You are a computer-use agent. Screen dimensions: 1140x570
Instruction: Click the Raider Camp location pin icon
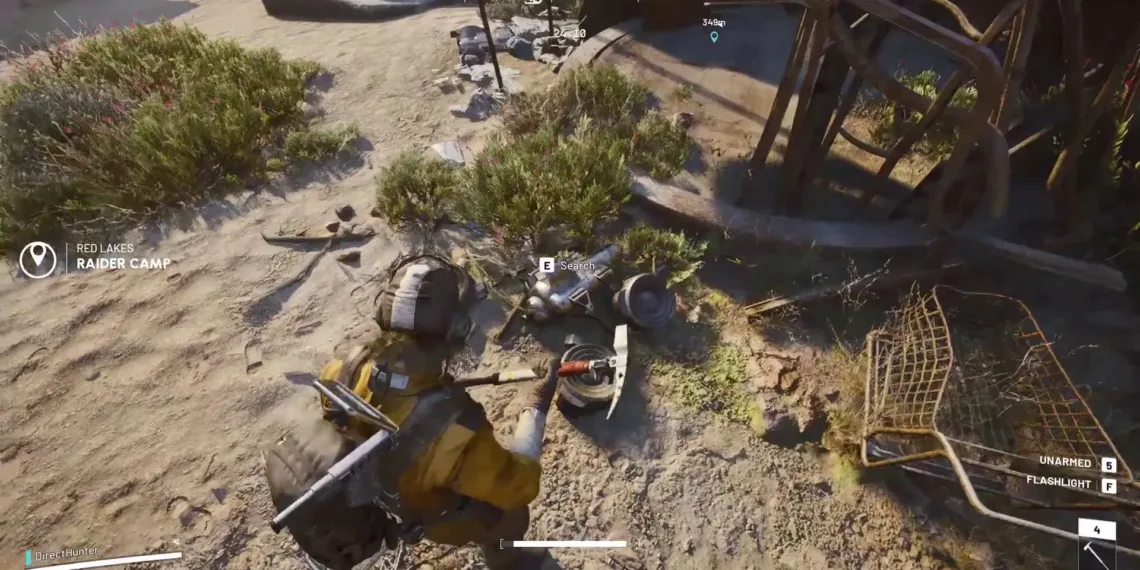[38, 260]
